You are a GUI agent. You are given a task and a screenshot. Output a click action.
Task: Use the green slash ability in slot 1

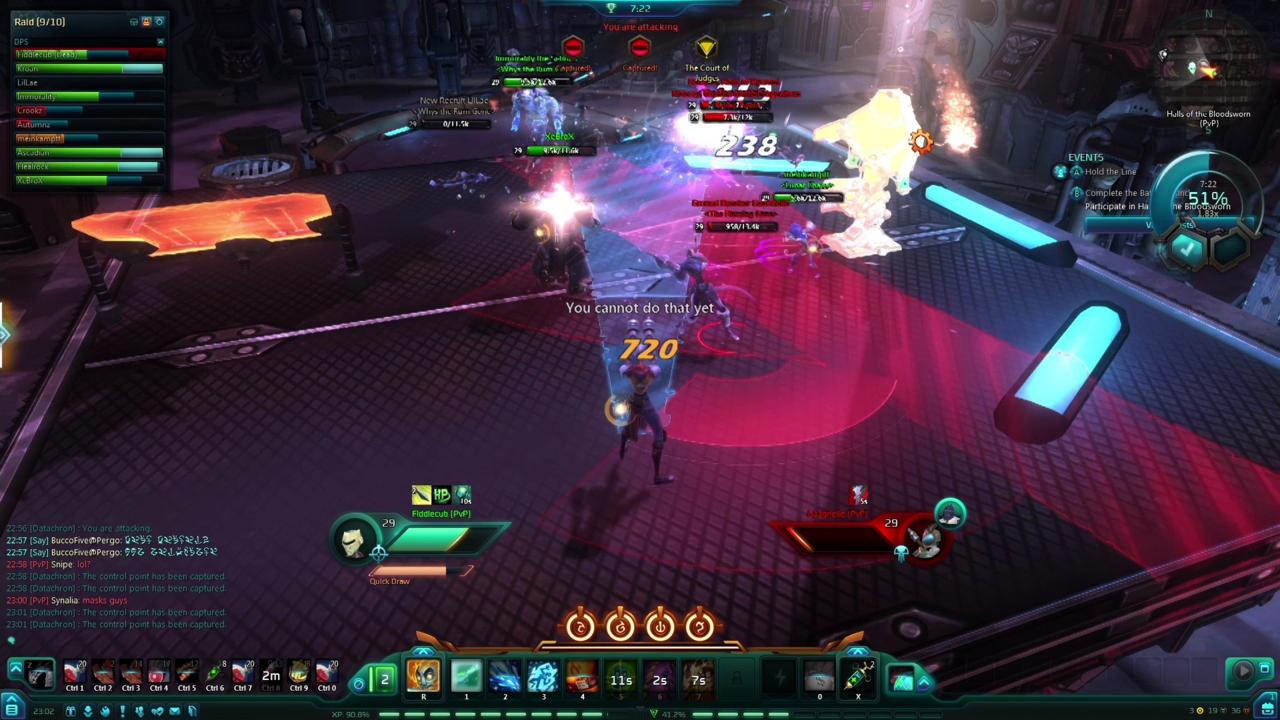[x=466, y=678]
